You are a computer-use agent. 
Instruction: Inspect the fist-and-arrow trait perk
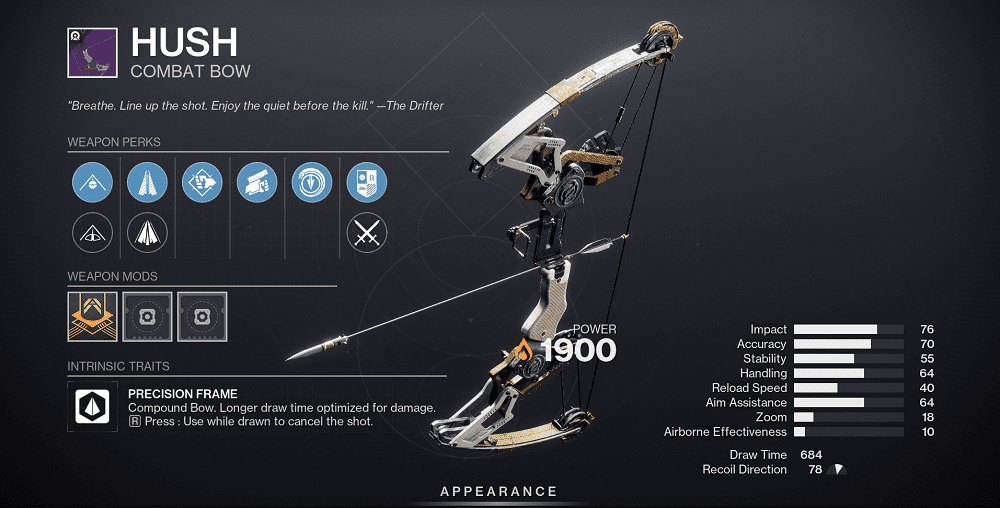pyautogui.click(x=202, y=184)
